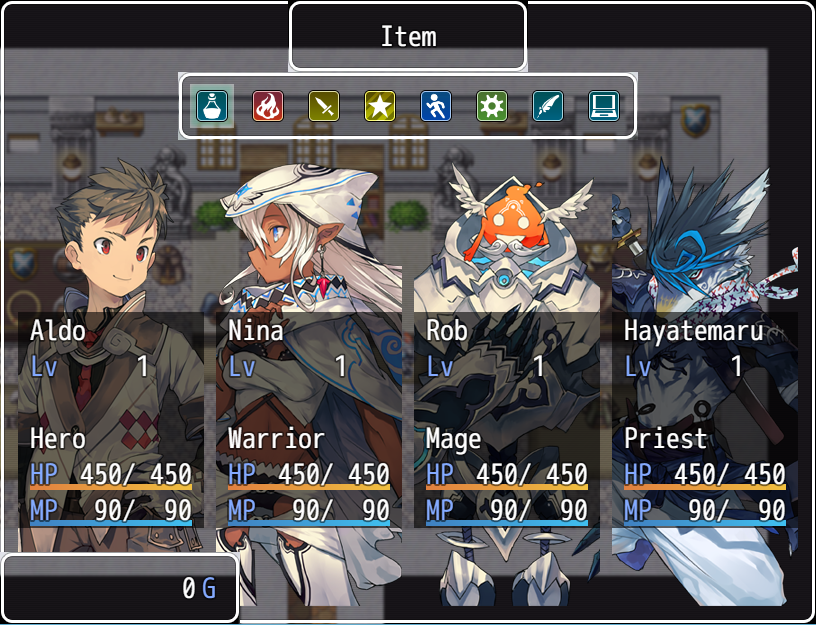
Task: Select the red flame Skill icon
Action: [x=268, y=105]
